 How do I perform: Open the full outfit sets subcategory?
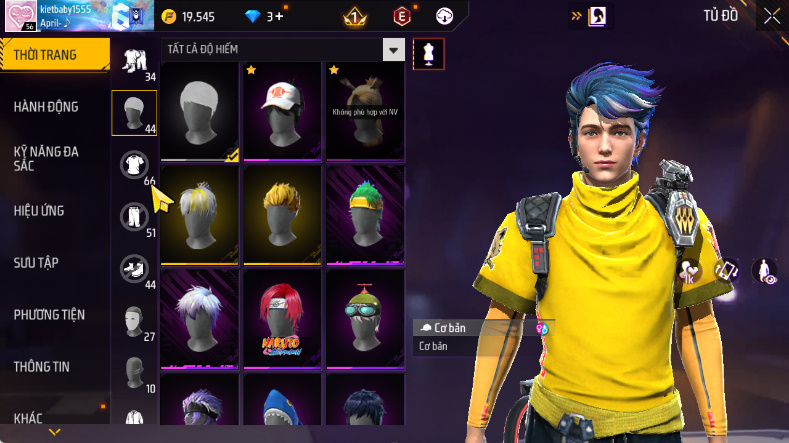tap(134, 61)
